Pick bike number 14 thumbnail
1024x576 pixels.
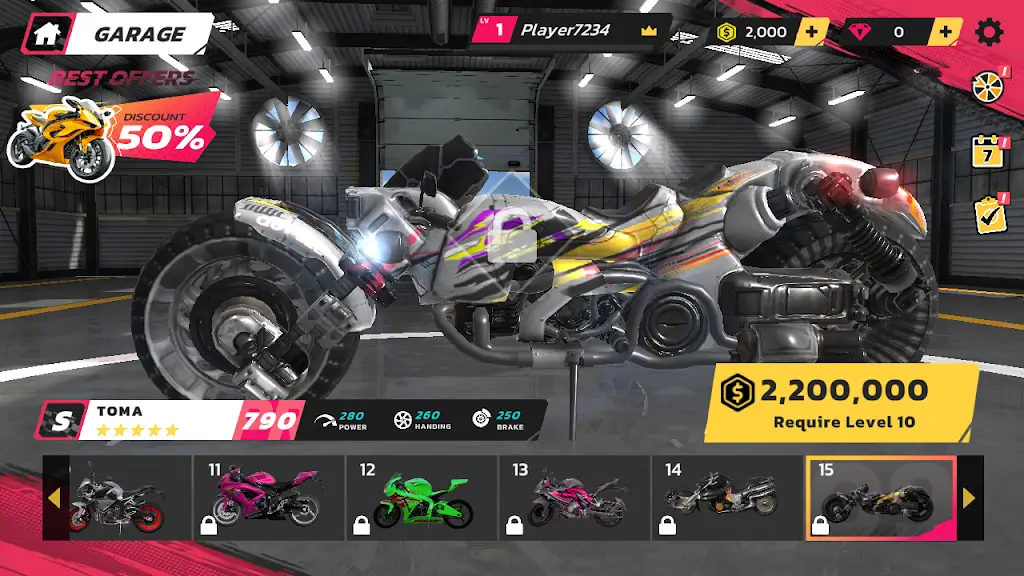[x=727, y=498]
